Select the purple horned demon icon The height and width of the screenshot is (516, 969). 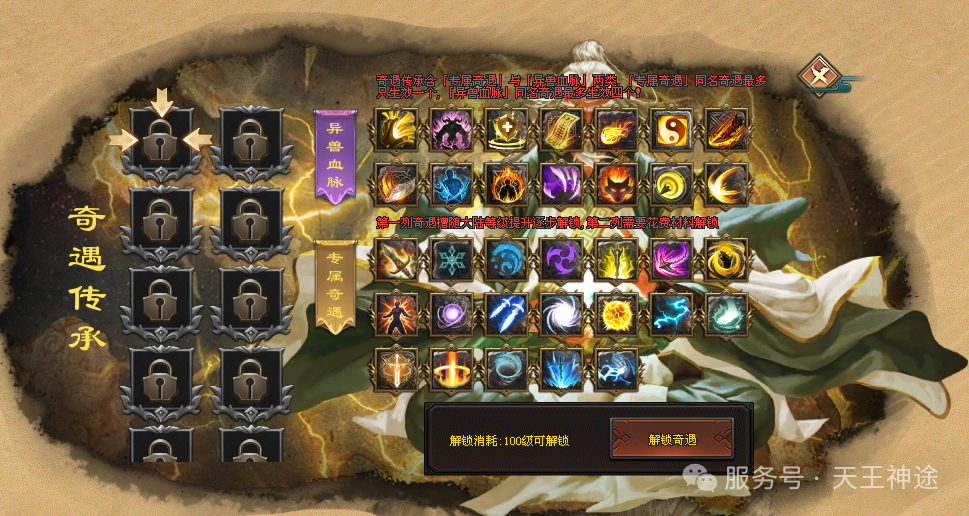451,130
